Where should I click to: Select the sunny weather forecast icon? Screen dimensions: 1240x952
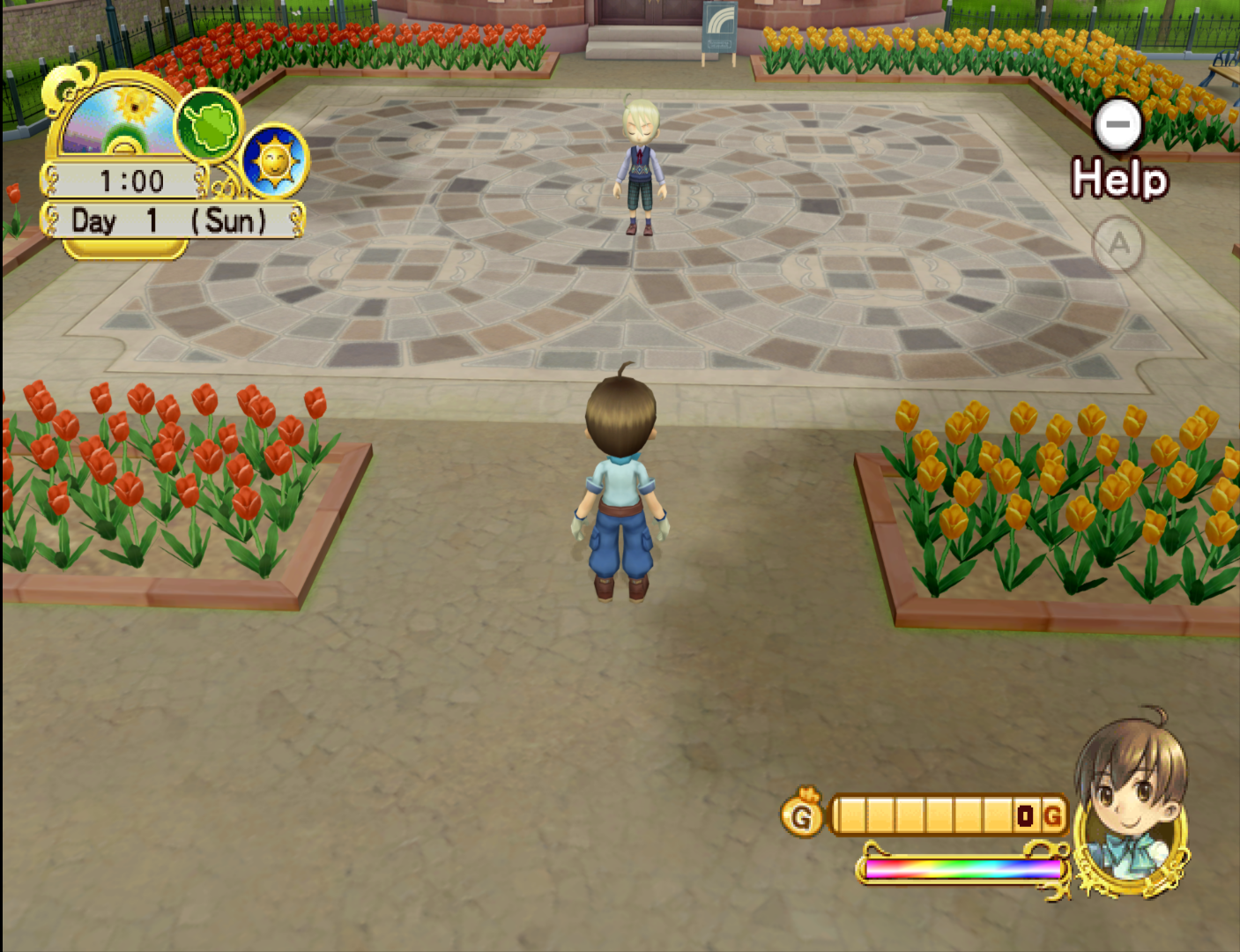coord(274,161)
